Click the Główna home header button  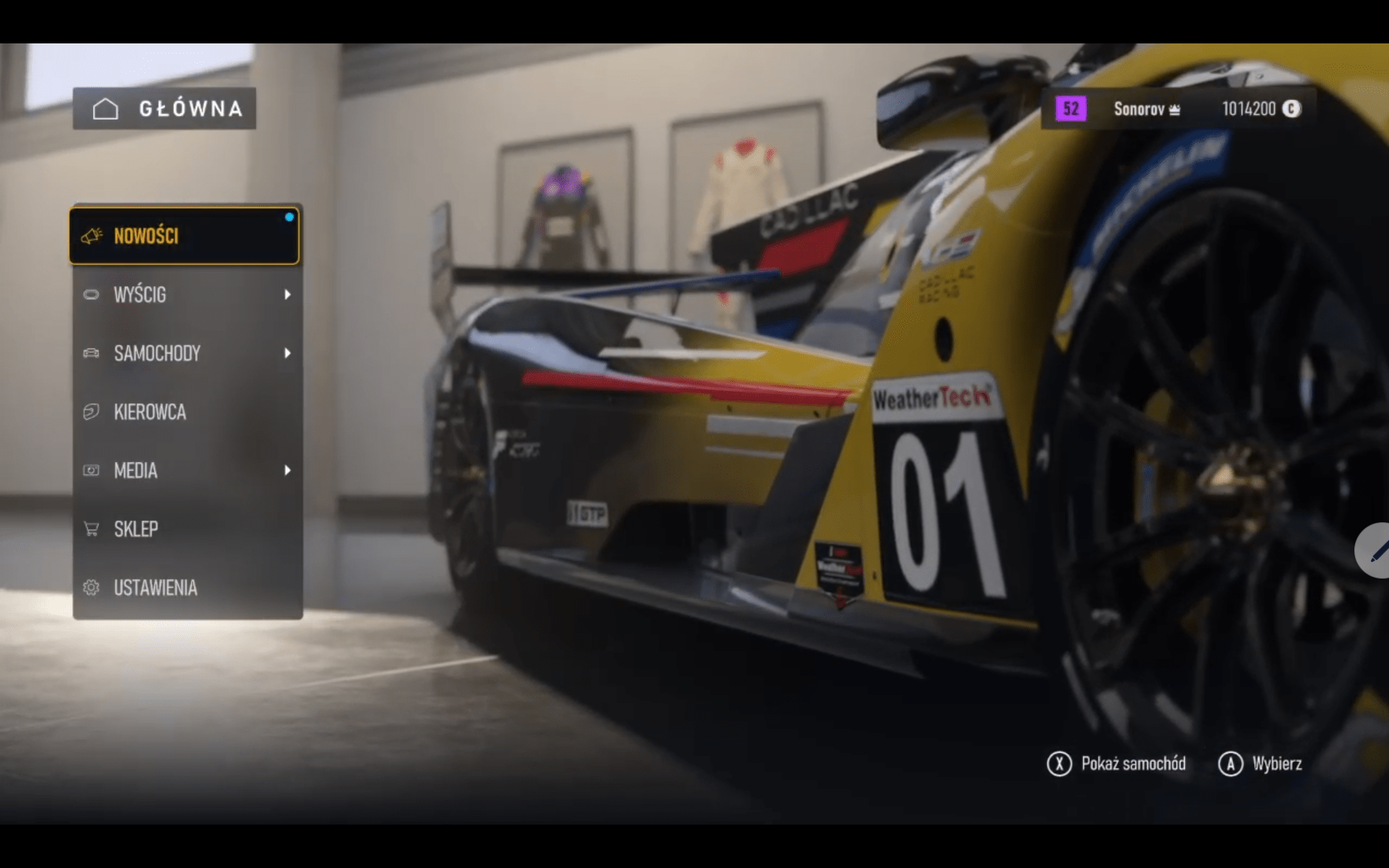[164, 109]
